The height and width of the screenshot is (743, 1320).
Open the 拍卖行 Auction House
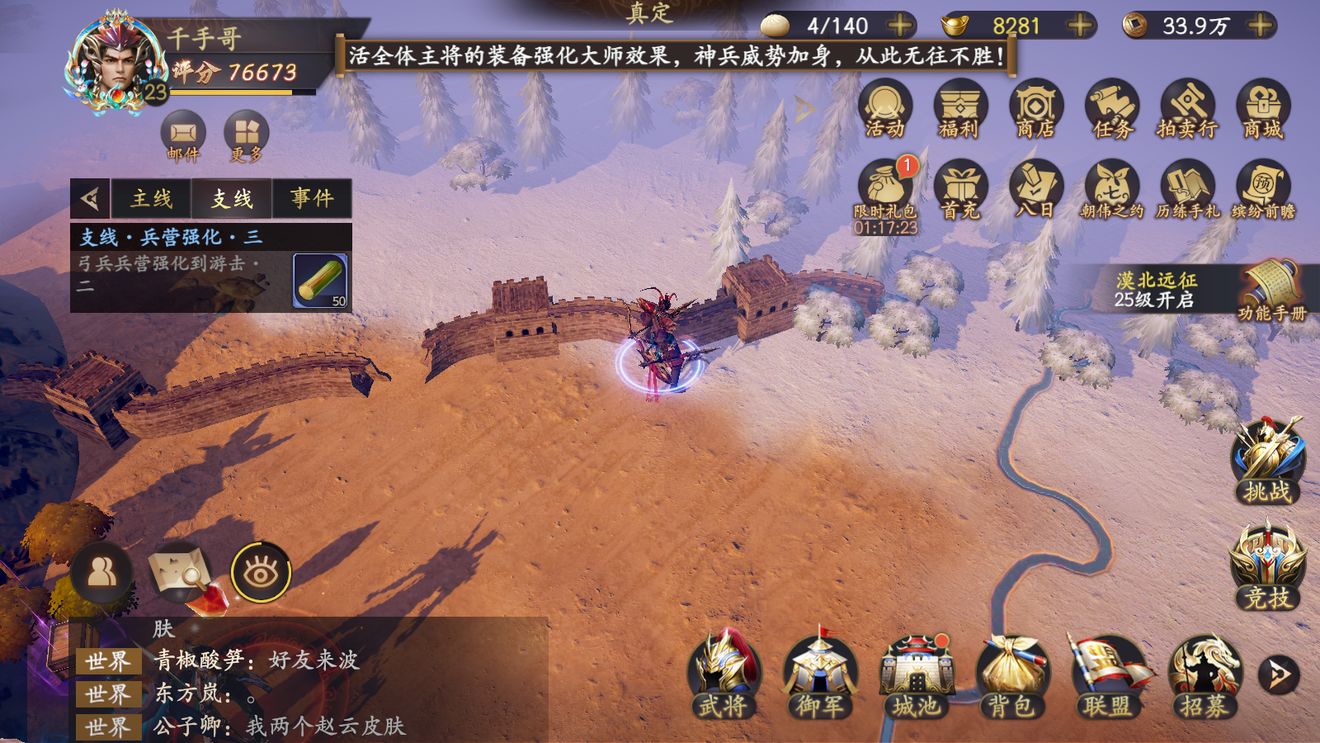click(x=1186, y=108)
